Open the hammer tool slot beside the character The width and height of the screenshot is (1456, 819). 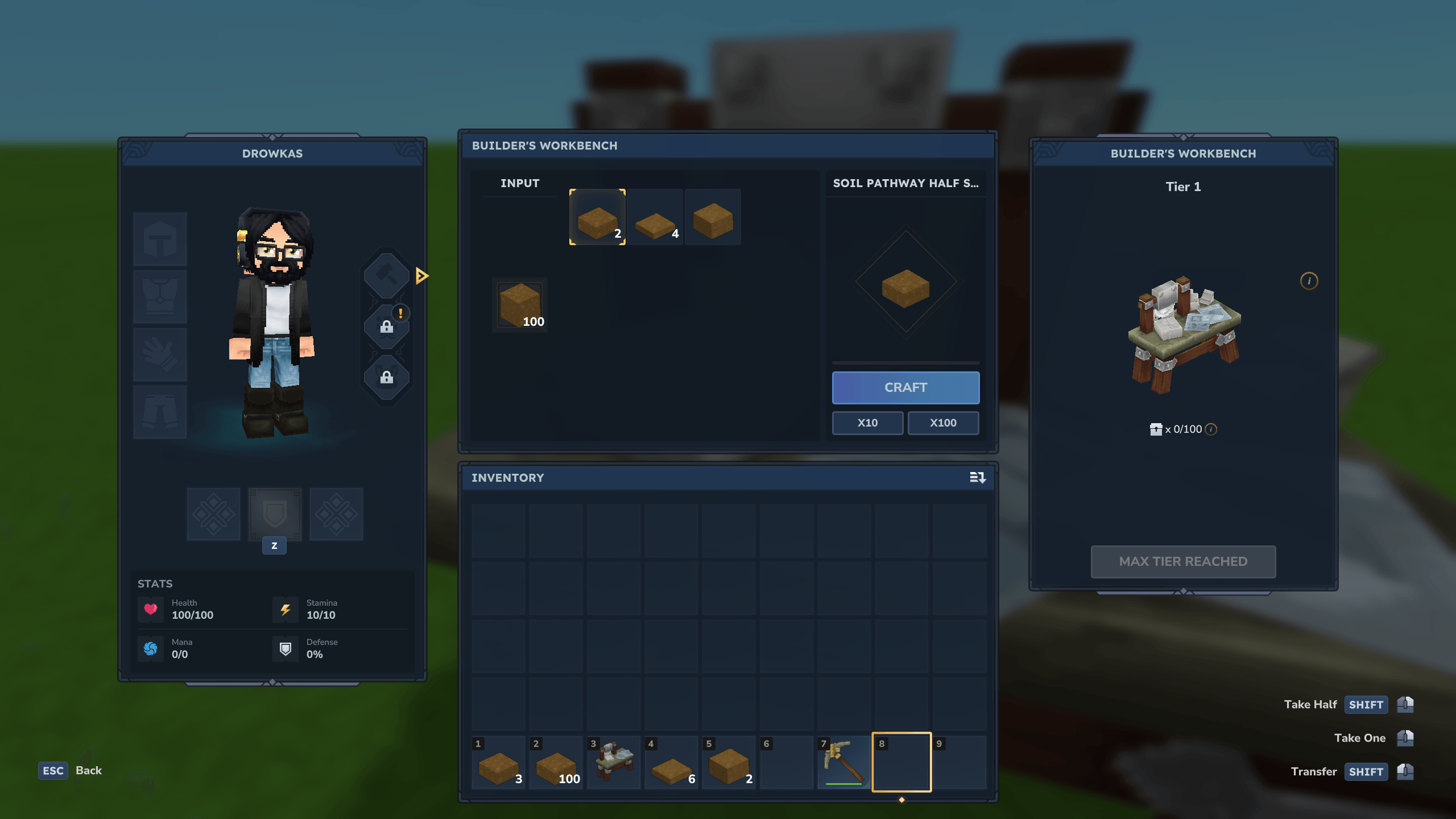tap(387, 275)
